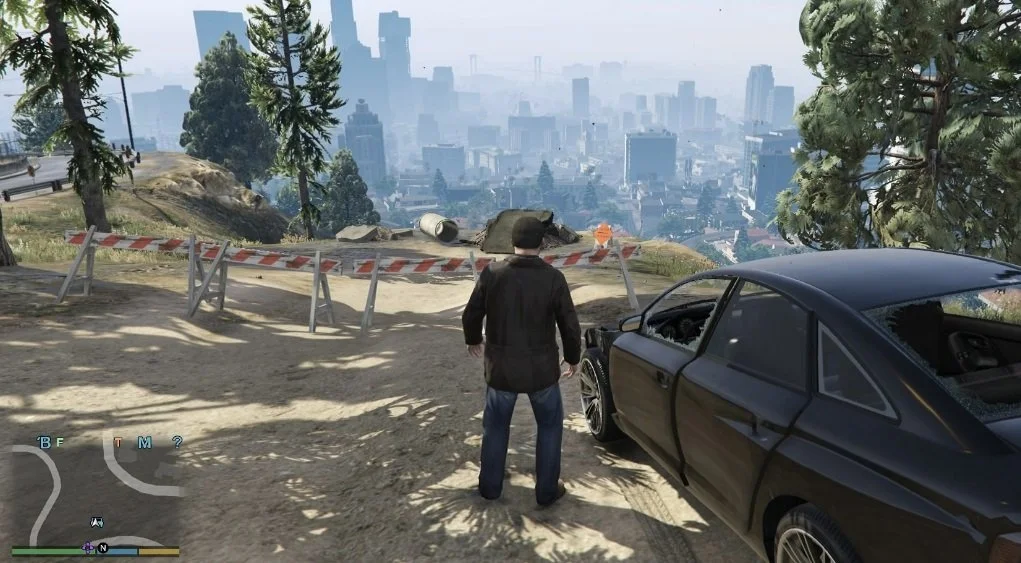Select the question mark blip on minimap
The height and width of the screenshot is (563, 1021).
coord(177,442)
